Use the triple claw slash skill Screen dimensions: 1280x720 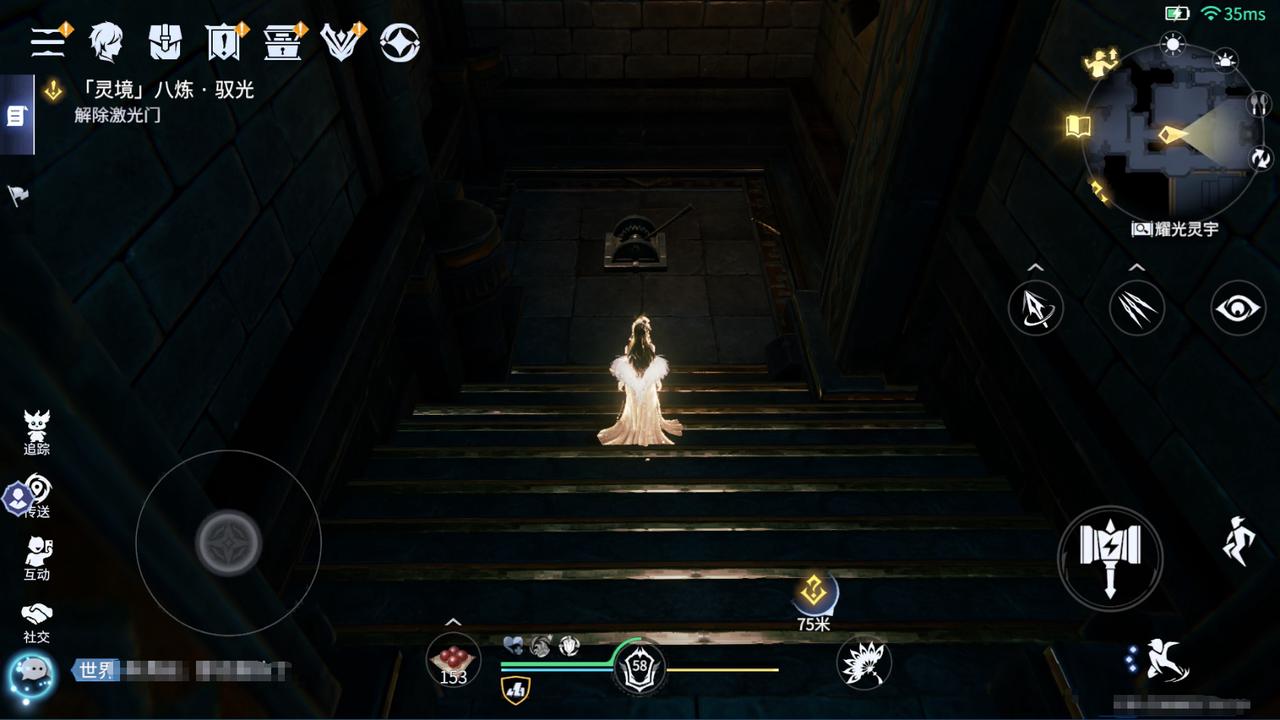[x=1137, y=308]
